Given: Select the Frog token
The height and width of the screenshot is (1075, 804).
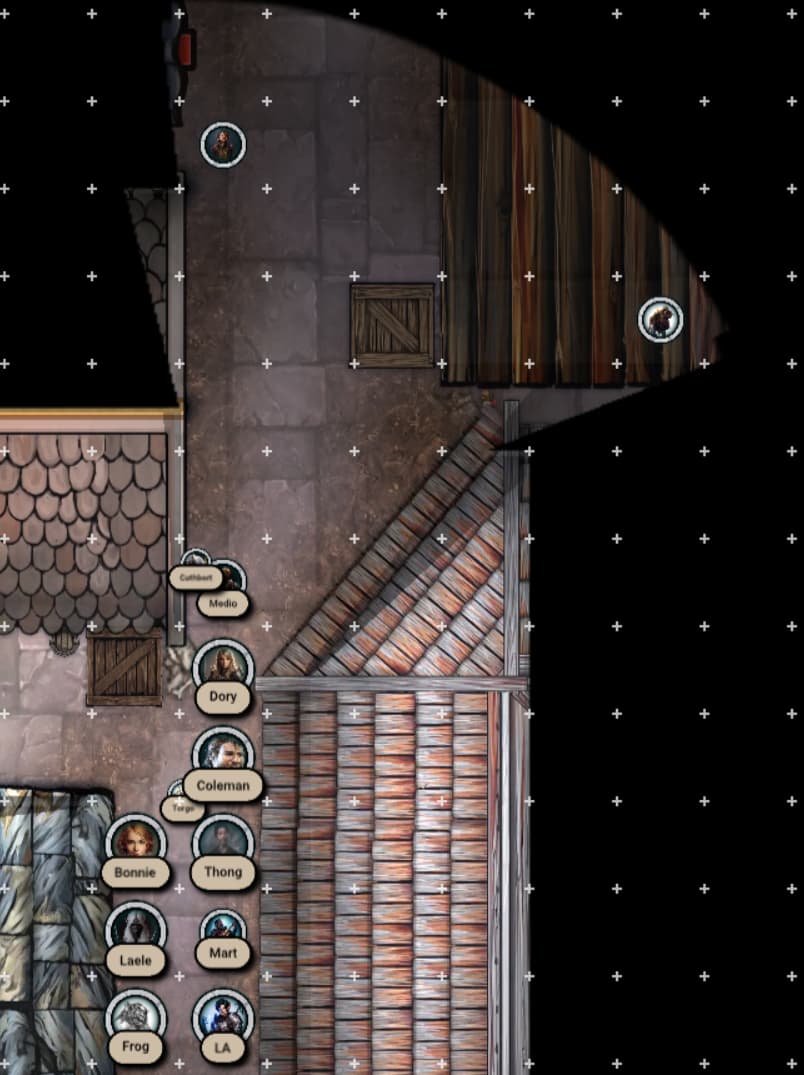Looking at the screenshot, I should click(x=135, y=1017).
